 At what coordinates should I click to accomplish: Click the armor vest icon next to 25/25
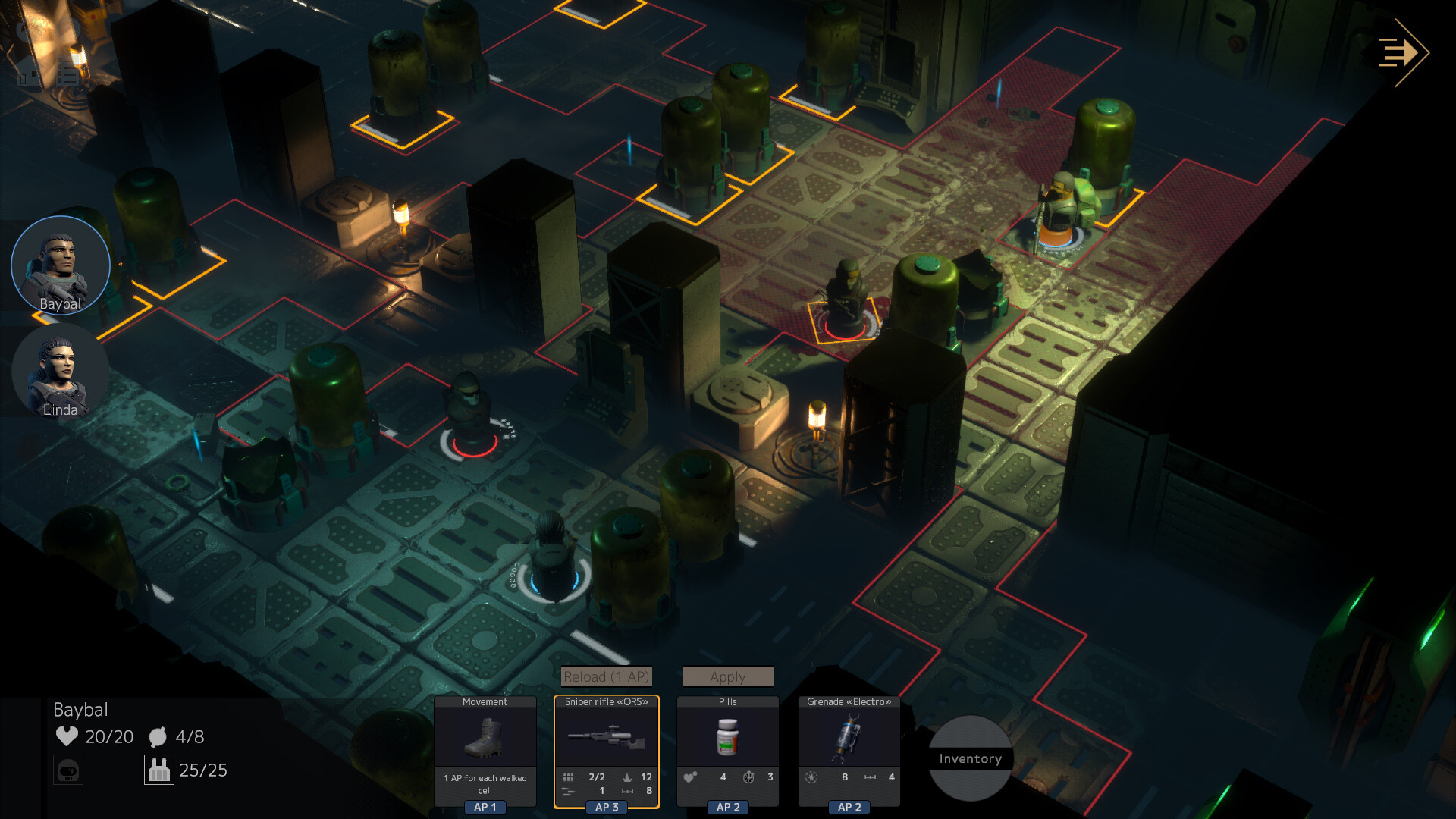159,769
